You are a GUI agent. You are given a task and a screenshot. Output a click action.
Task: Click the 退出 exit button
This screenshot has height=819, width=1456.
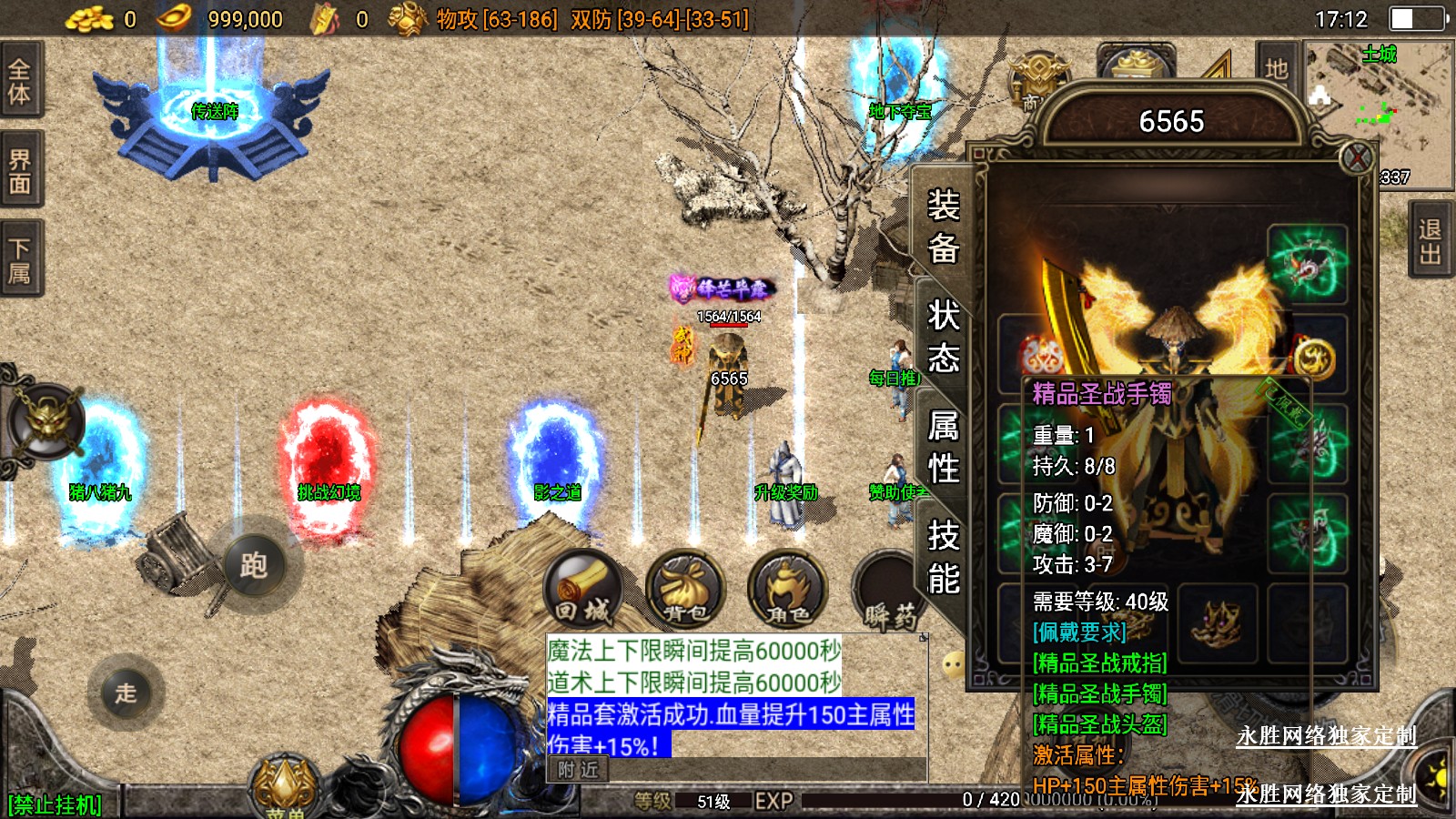tap(1430, 241)
